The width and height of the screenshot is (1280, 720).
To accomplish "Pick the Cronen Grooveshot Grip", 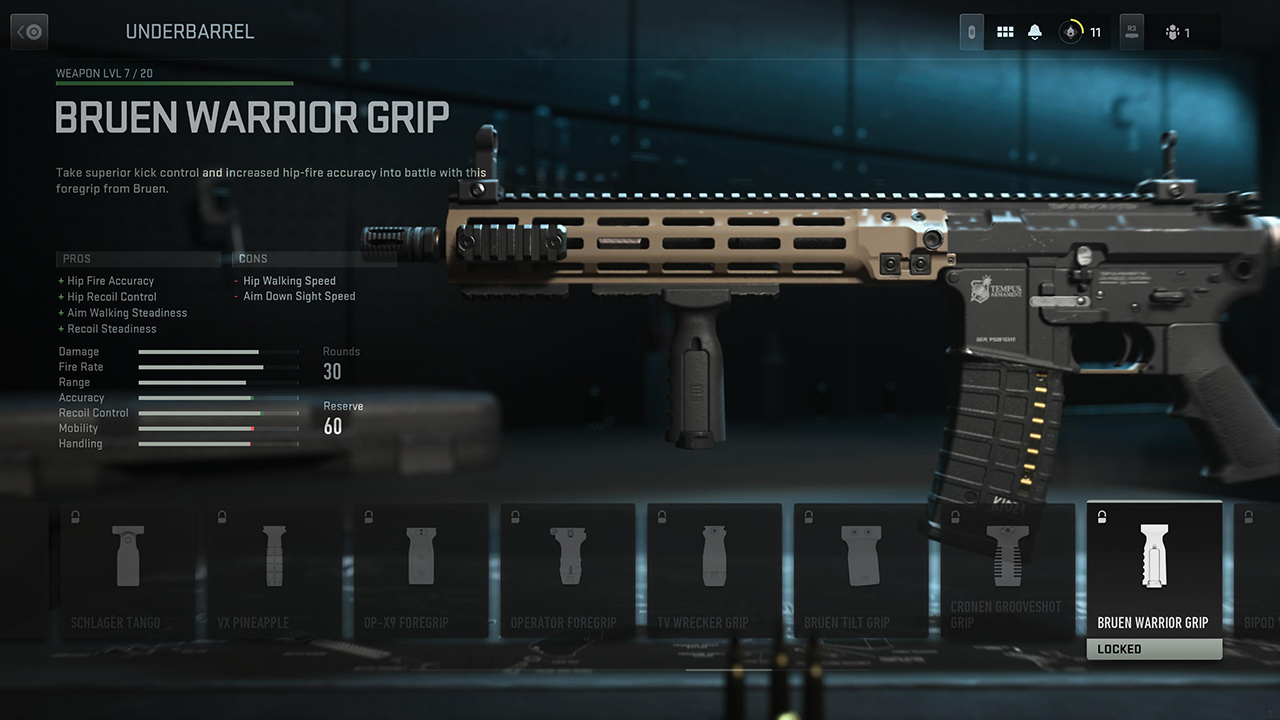I will point(1007,571).
